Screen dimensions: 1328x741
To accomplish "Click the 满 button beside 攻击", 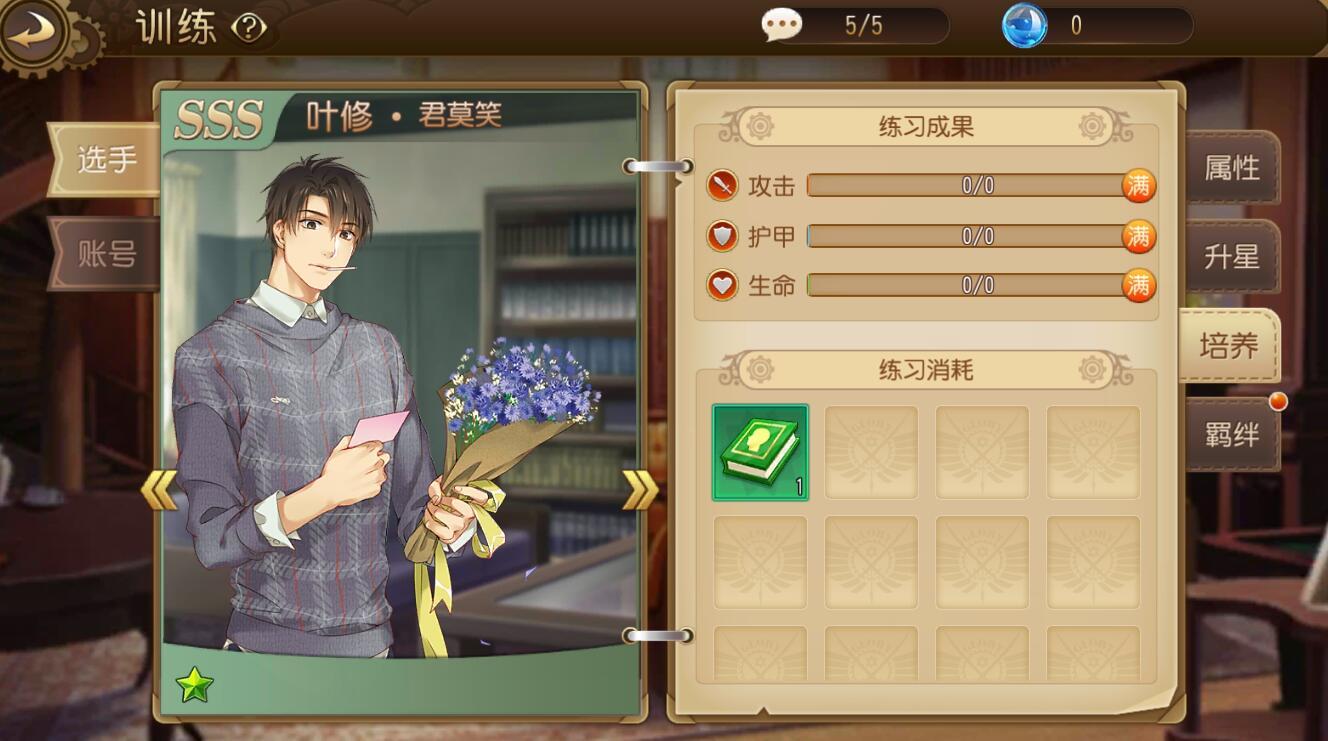I will pyautogui.click(x=1138, y=185).
